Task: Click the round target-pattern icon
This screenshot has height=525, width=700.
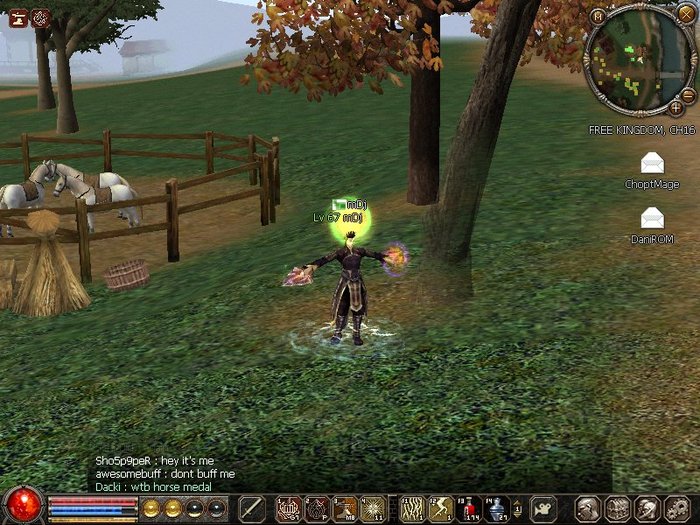Action: 40,17
